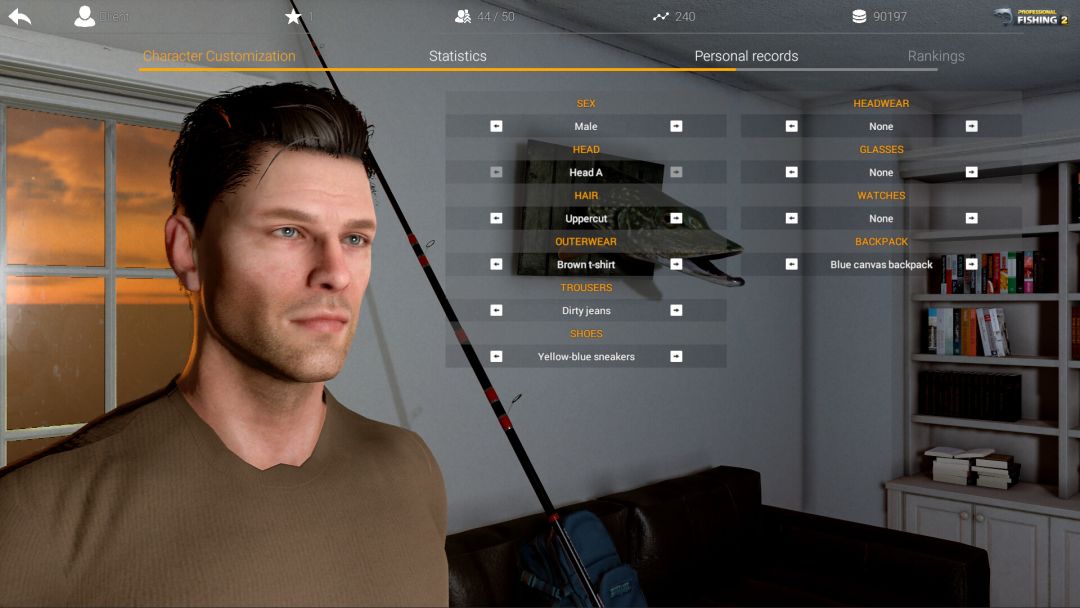Choose next Headwear option
This screenshot has height=608, width=1080.
971,126
